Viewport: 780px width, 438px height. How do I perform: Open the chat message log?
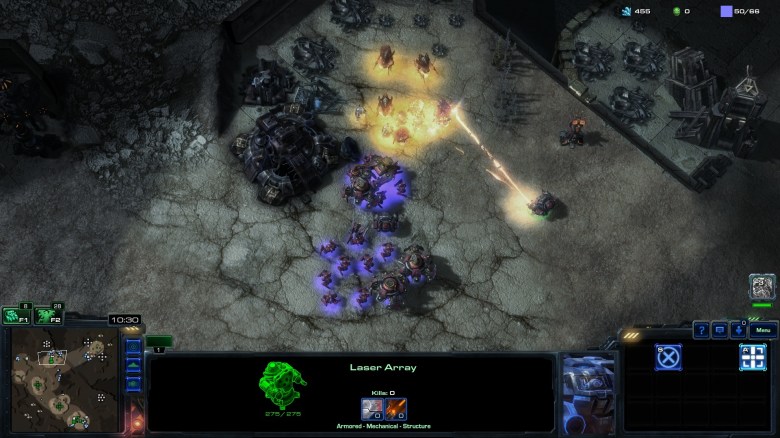pos(720,330)
